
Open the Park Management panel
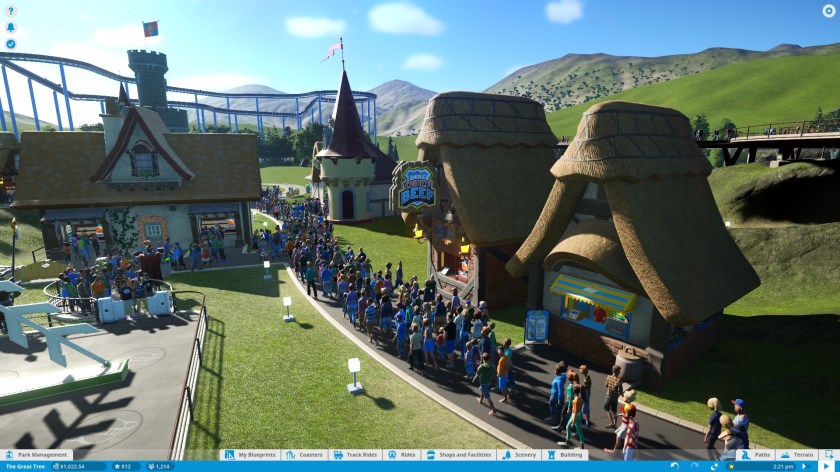click(39, 455)
